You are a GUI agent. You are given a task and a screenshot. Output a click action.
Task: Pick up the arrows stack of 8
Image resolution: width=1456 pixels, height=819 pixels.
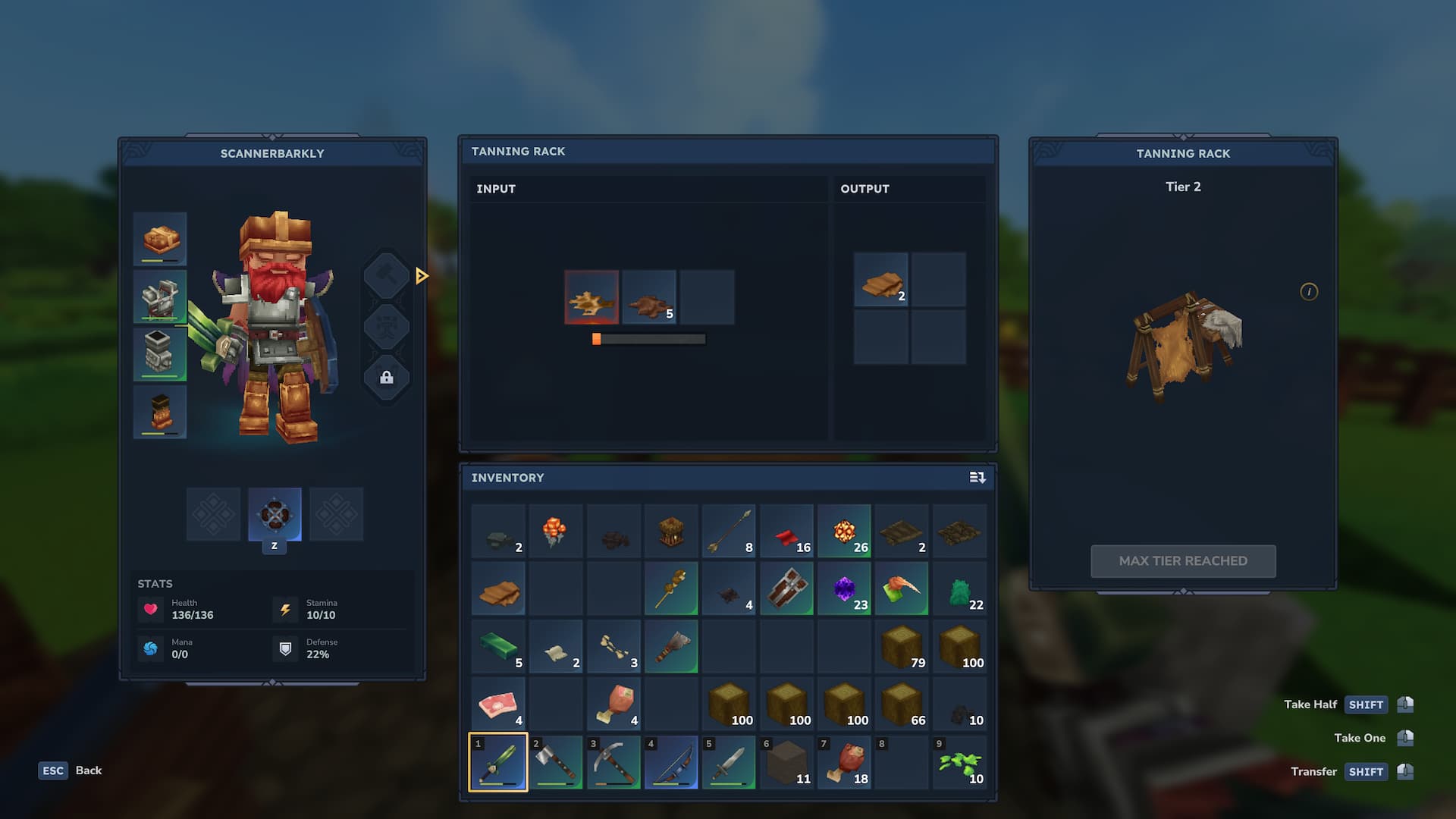tap(729, 532)
